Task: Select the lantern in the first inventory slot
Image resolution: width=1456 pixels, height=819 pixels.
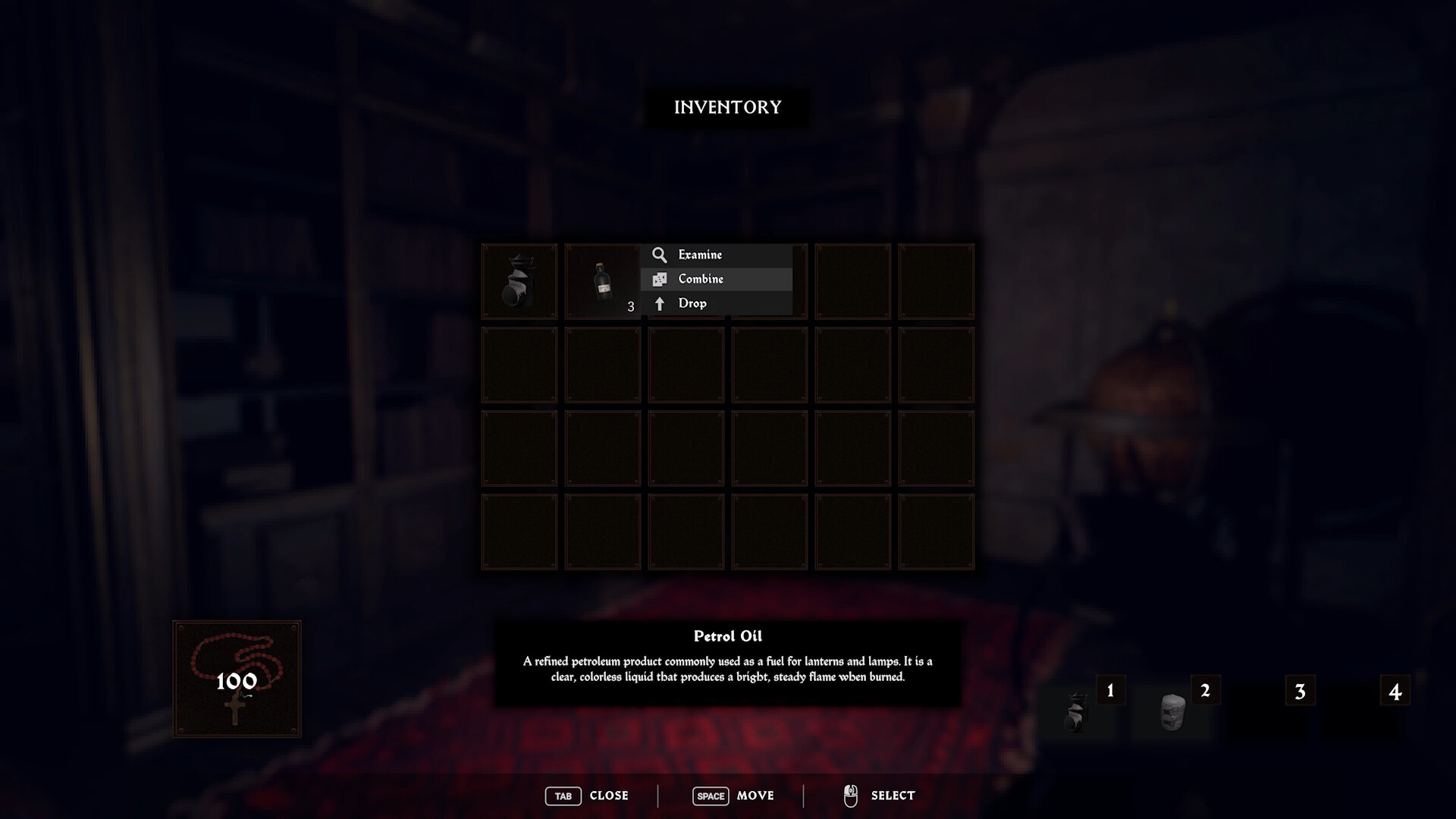Action: pyautogui.click(x=519, y=281)
